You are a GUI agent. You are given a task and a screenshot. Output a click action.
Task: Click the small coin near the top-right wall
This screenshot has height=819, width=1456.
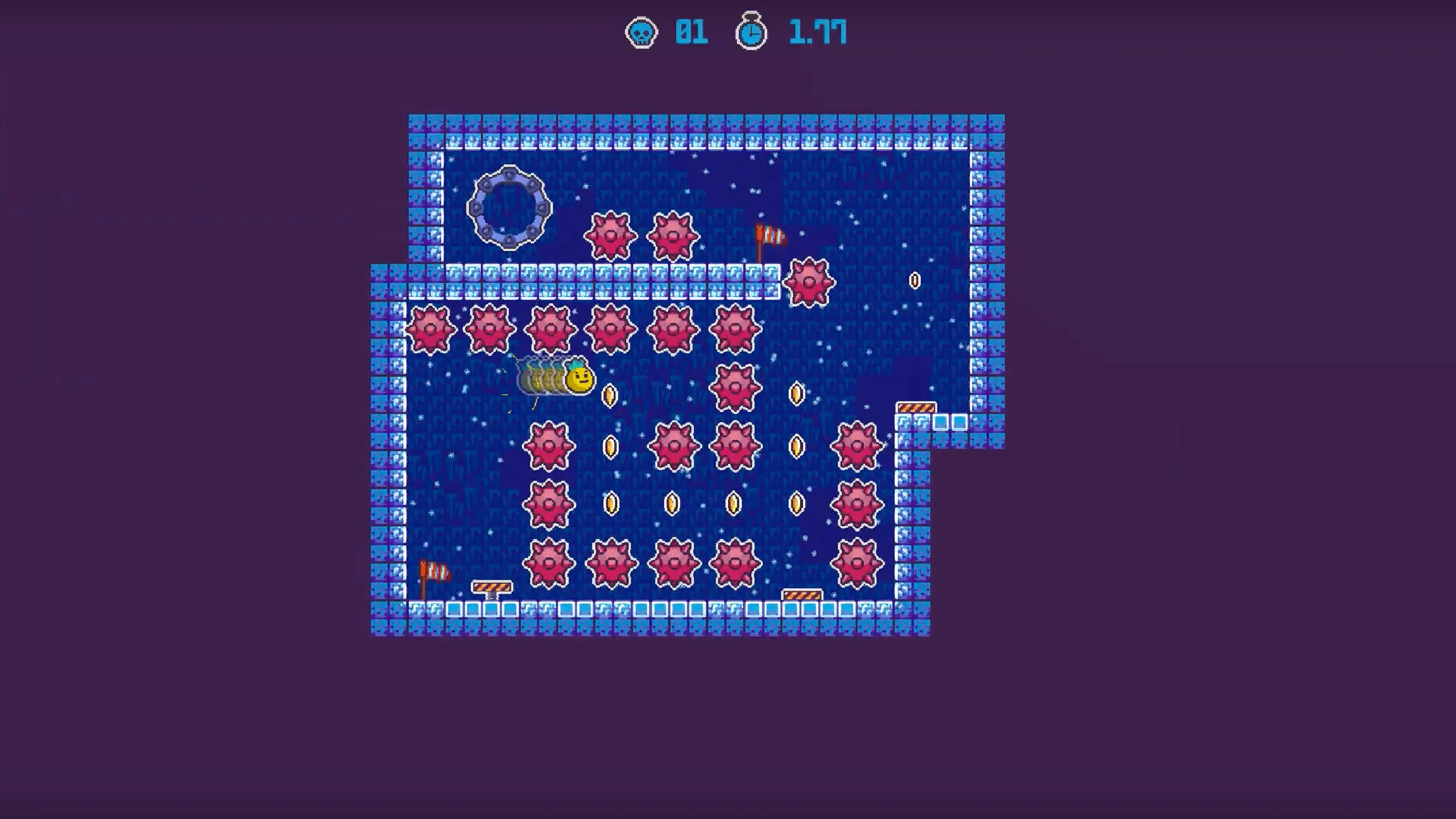tap(915, 281)
